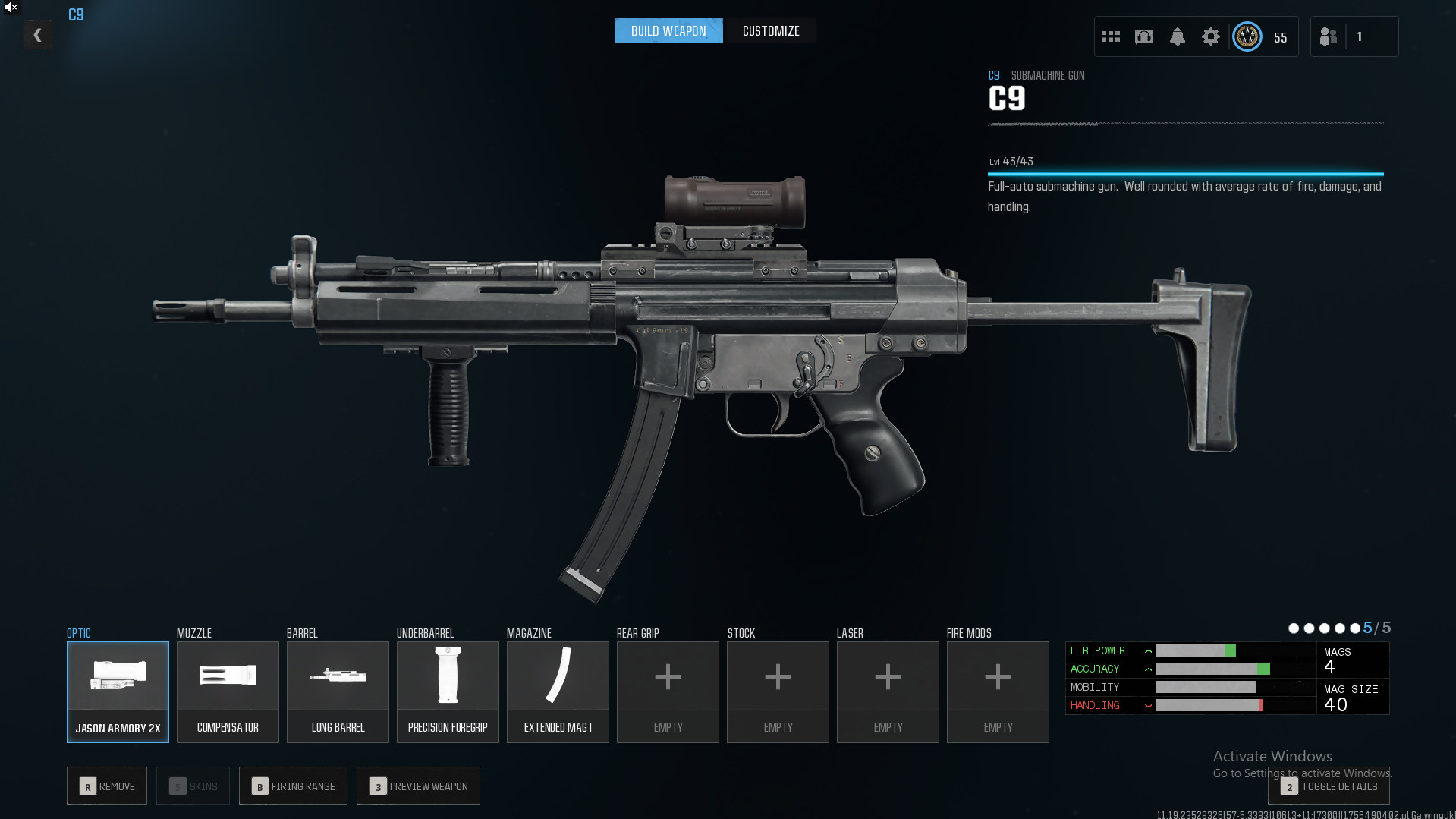Click the Preview Weapon button
This screenshot has height=819, width=1456.
pos(418,786)
